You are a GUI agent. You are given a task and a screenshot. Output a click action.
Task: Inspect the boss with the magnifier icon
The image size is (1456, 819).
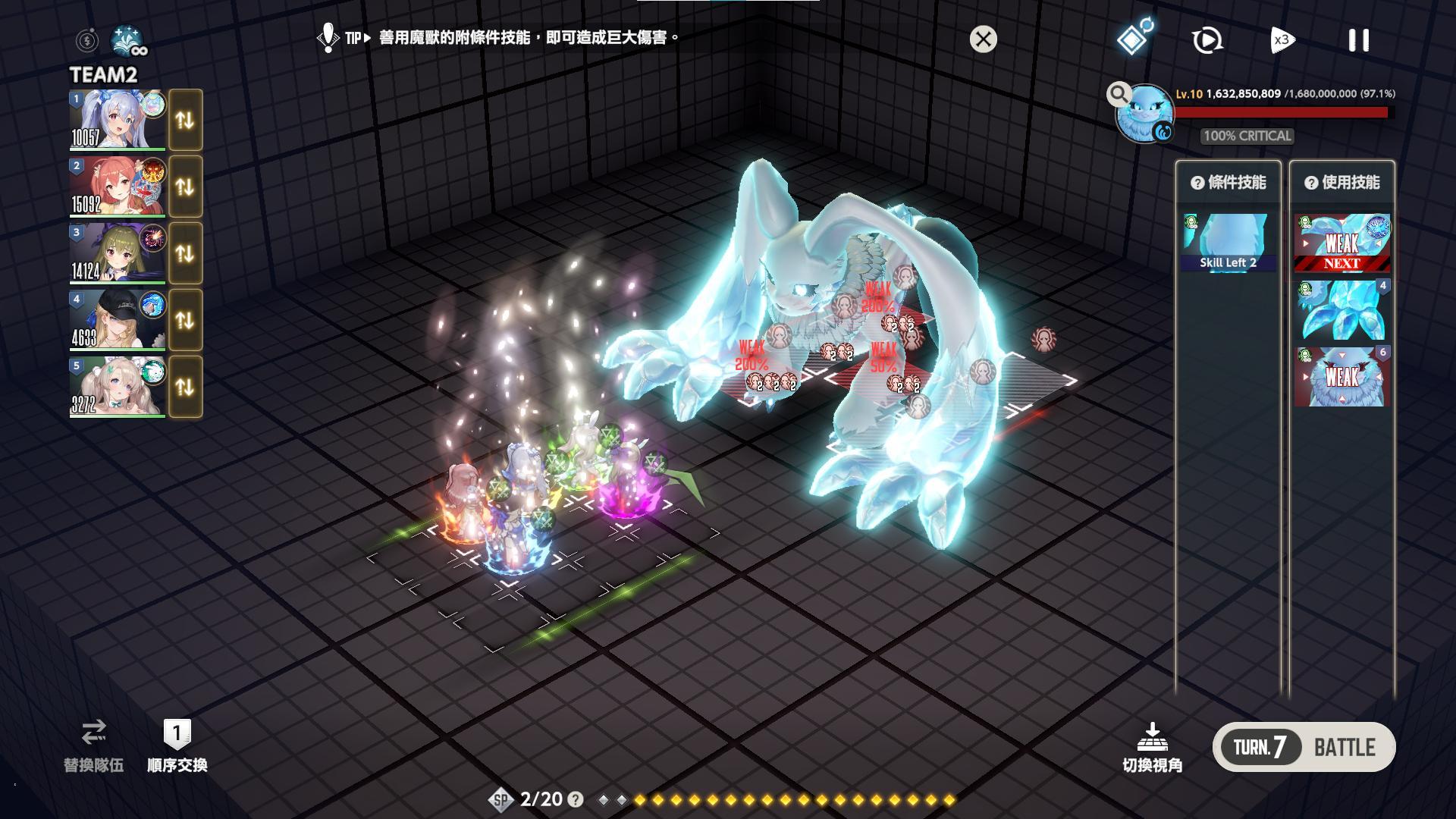[x=1118, y=94]
